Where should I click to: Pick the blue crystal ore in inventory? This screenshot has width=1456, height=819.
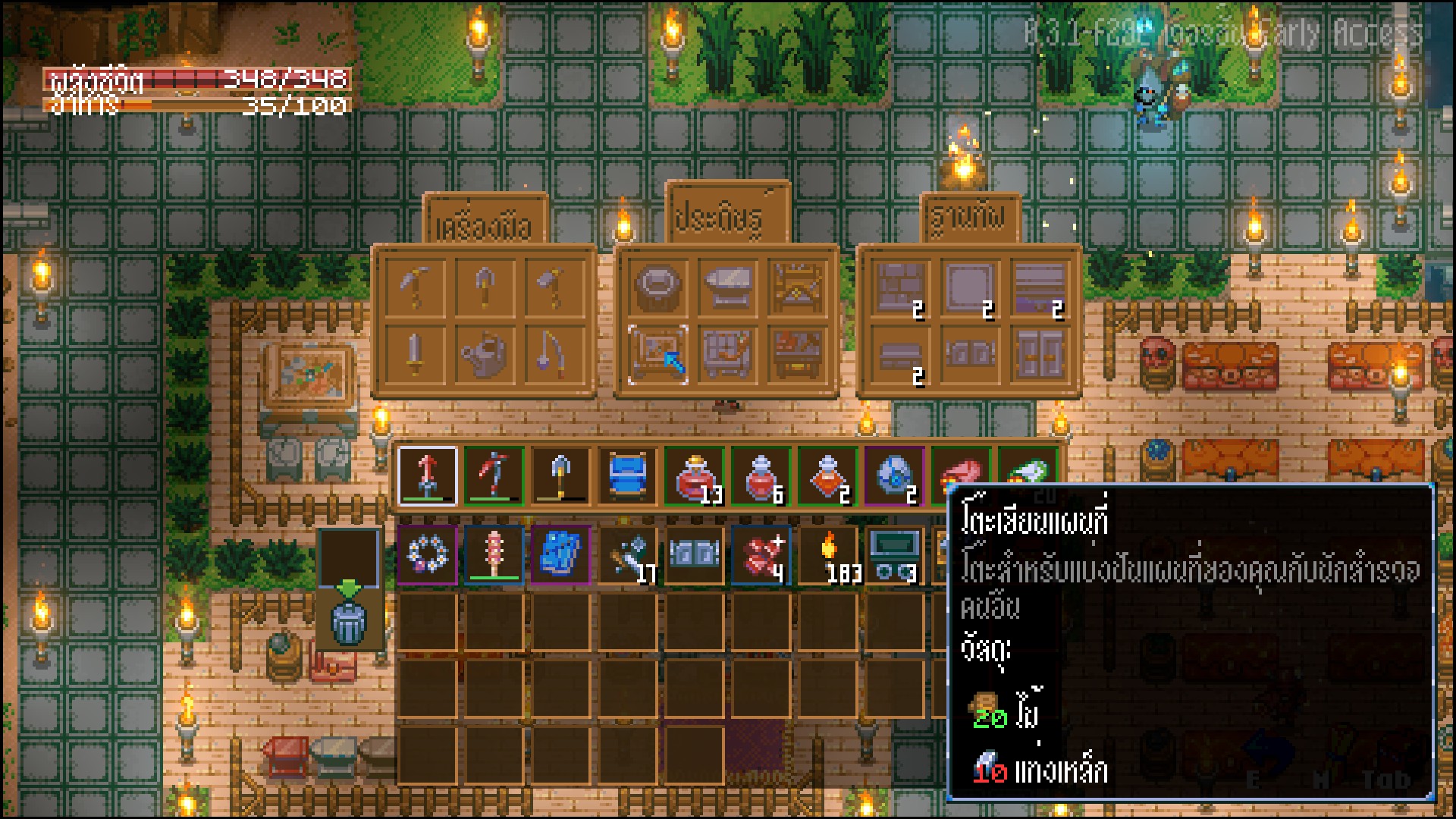pos(560,554)
